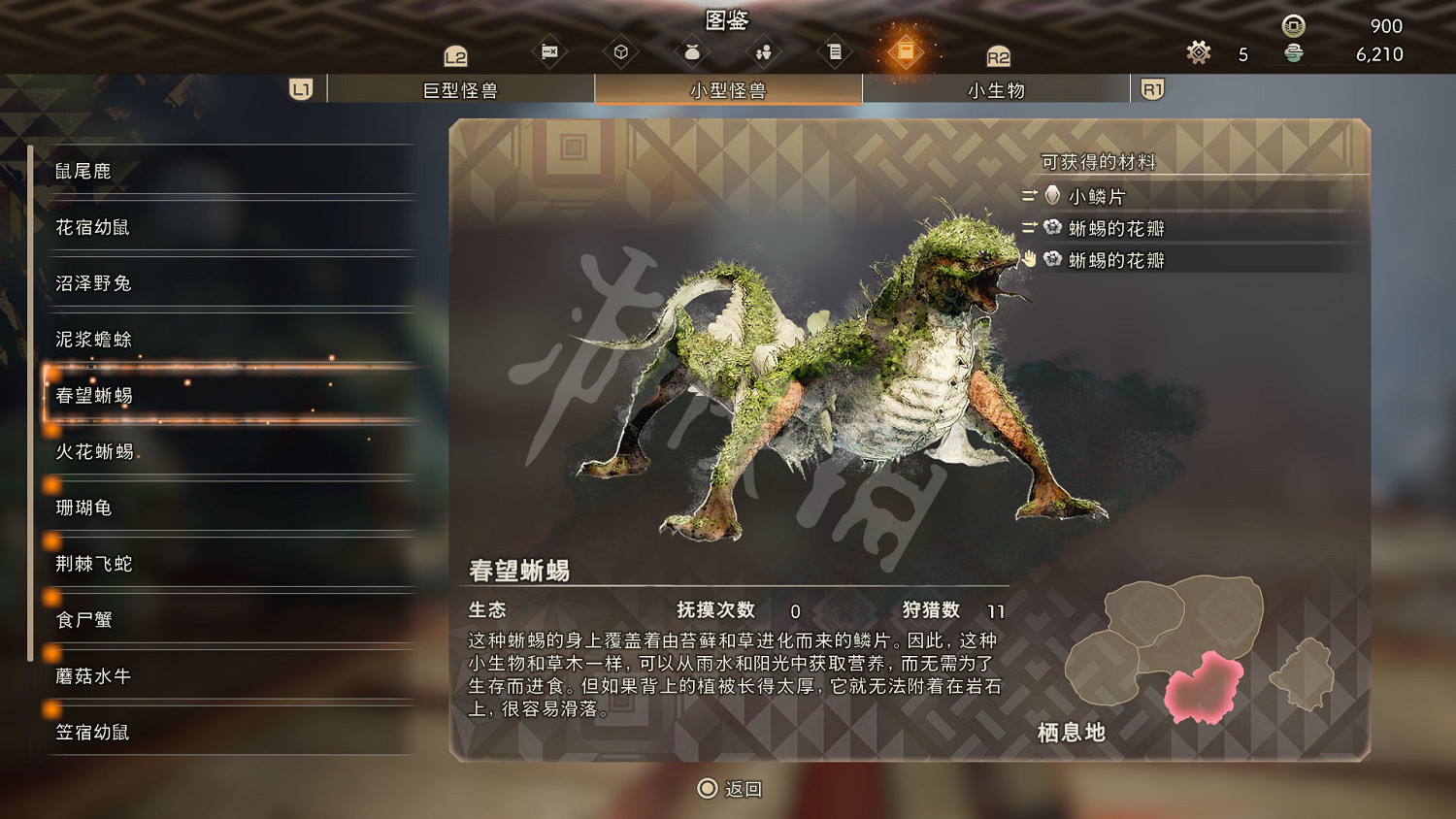The height and width of the screenshot is (819, 1456).
Task: Select the hand marker next to last 蜥蜴的花瓣
Action: [x=1031, y=259]
